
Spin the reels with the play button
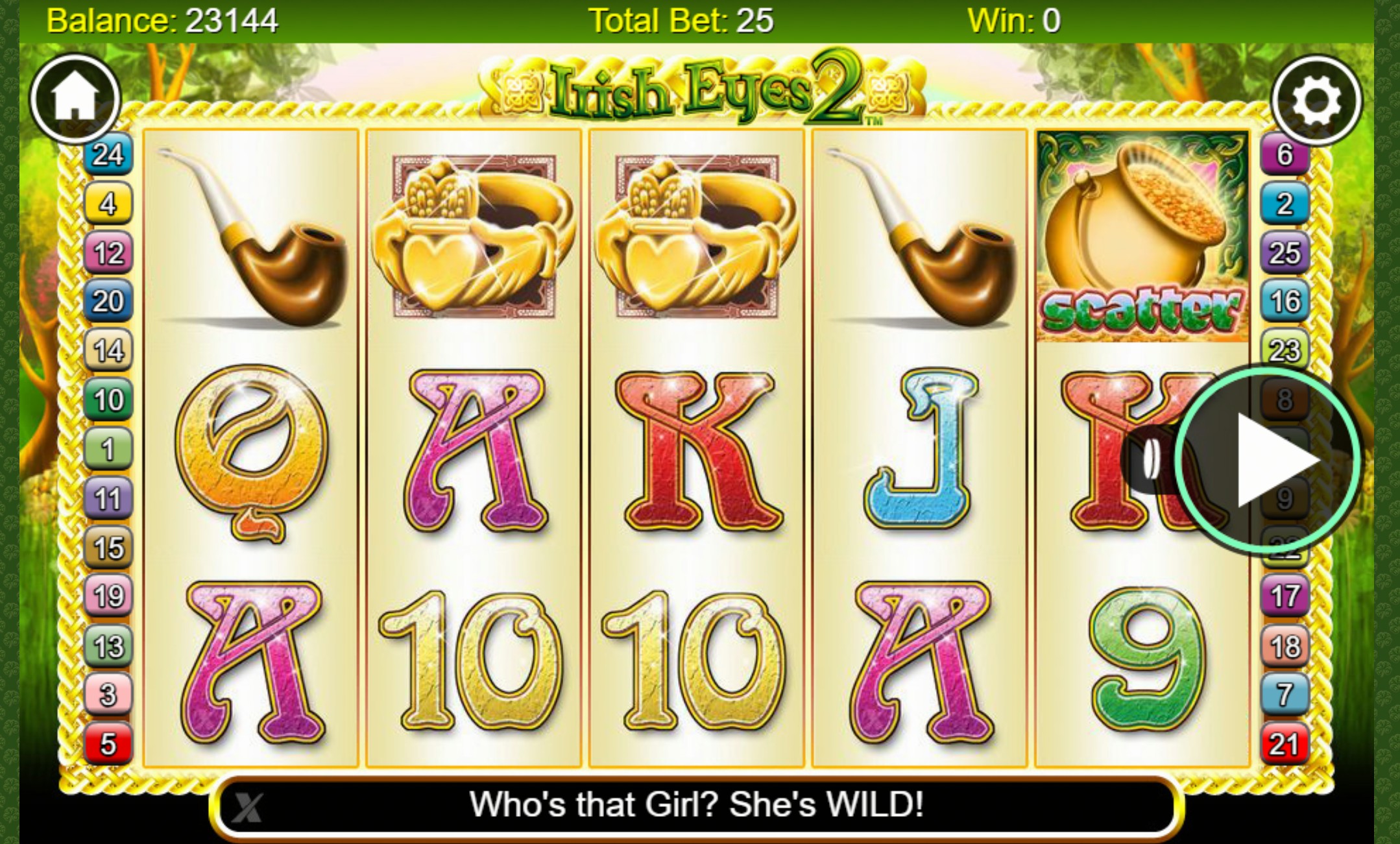coord(1267,460)
